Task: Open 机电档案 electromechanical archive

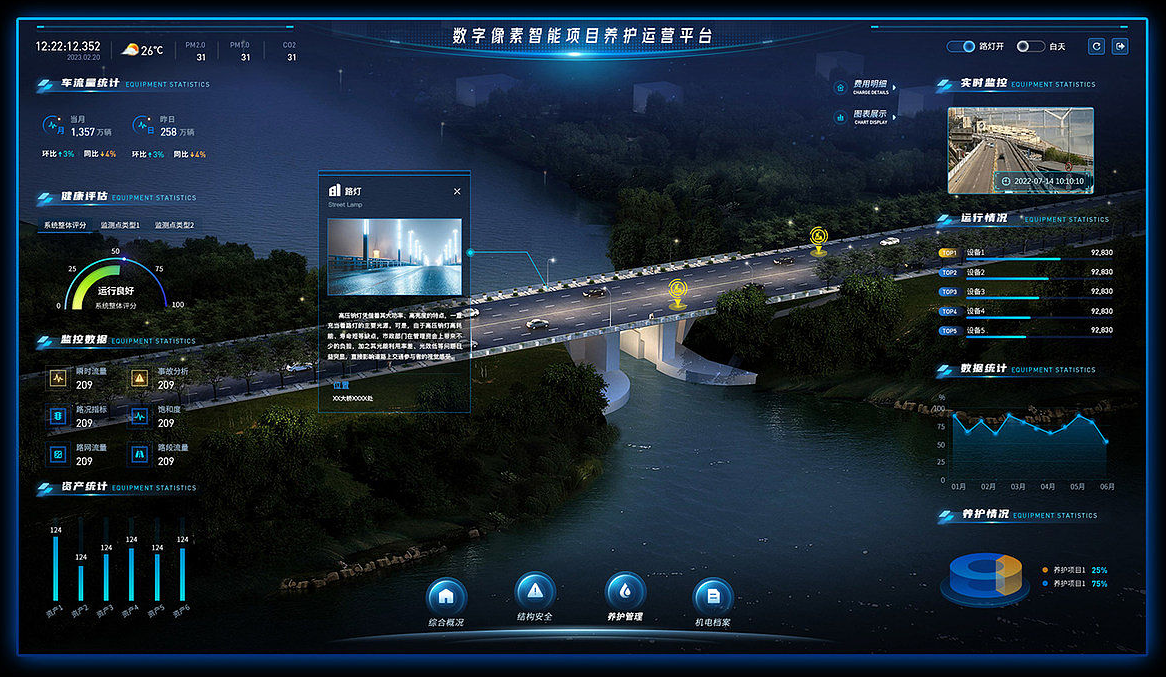Action: tap(713, 597)
